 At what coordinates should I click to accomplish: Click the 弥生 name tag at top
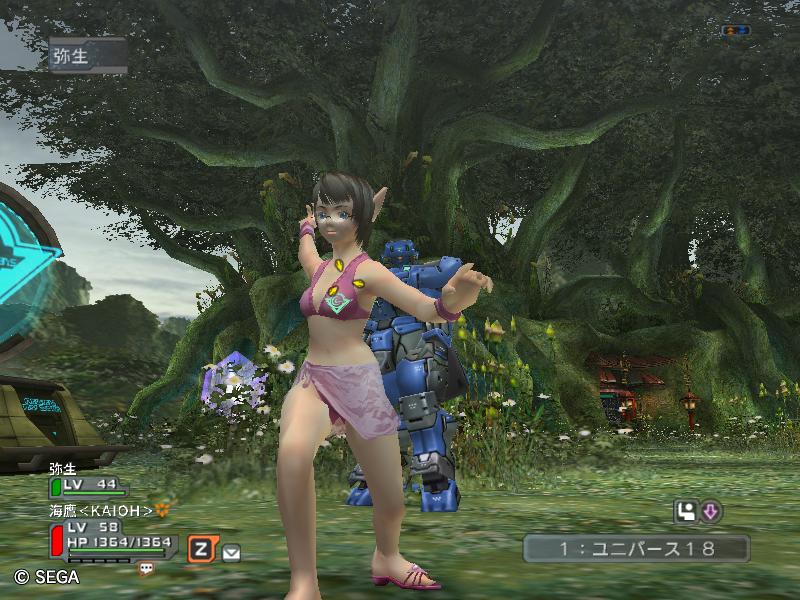[87, 55]
